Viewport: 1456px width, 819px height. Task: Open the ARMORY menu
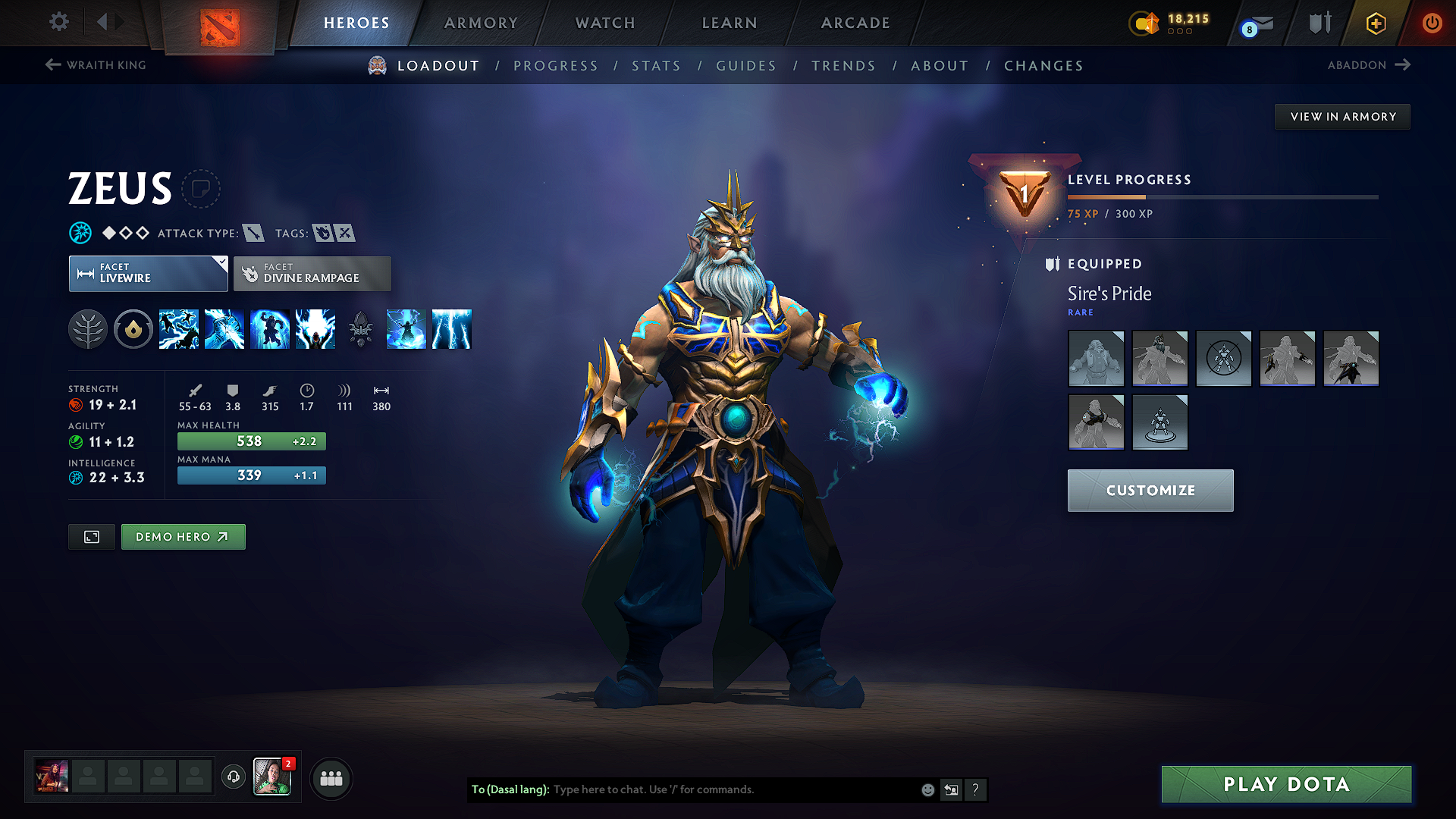pos(481,23)
